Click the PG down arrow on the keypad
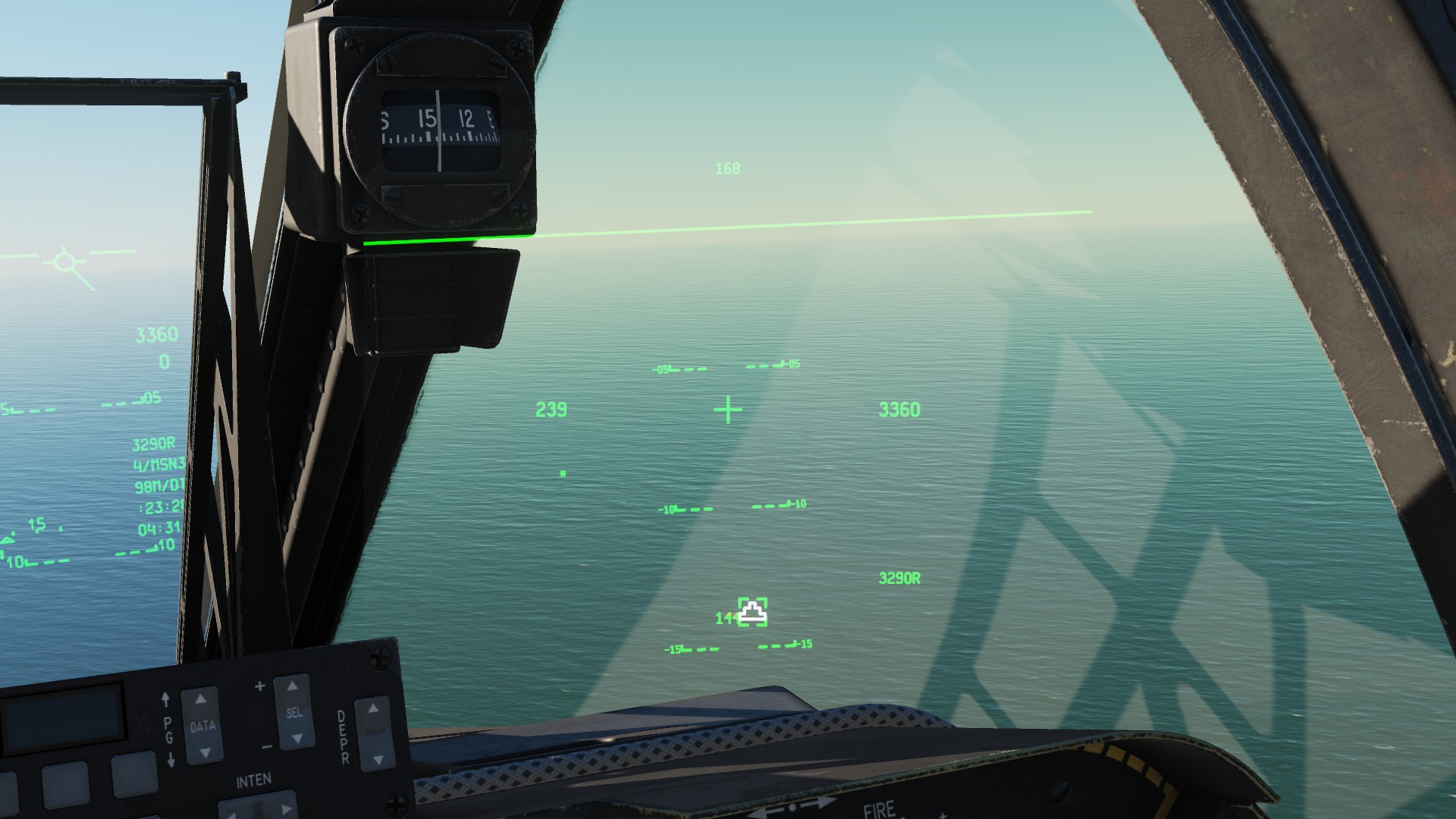Viewport: 1456px width, 819px height. (x=171, y=761)
